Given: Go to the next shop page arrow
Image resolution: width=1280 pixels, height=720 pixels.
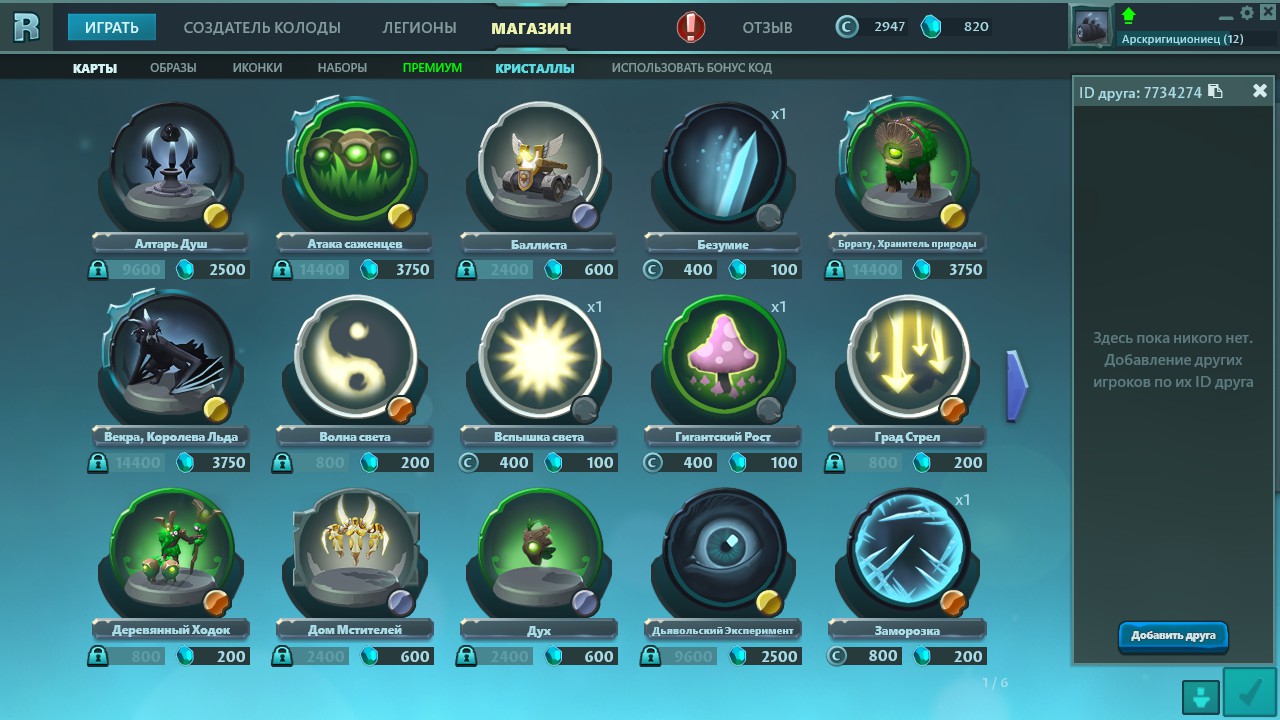Looking at the screenshot, I should coord(1016,385).
